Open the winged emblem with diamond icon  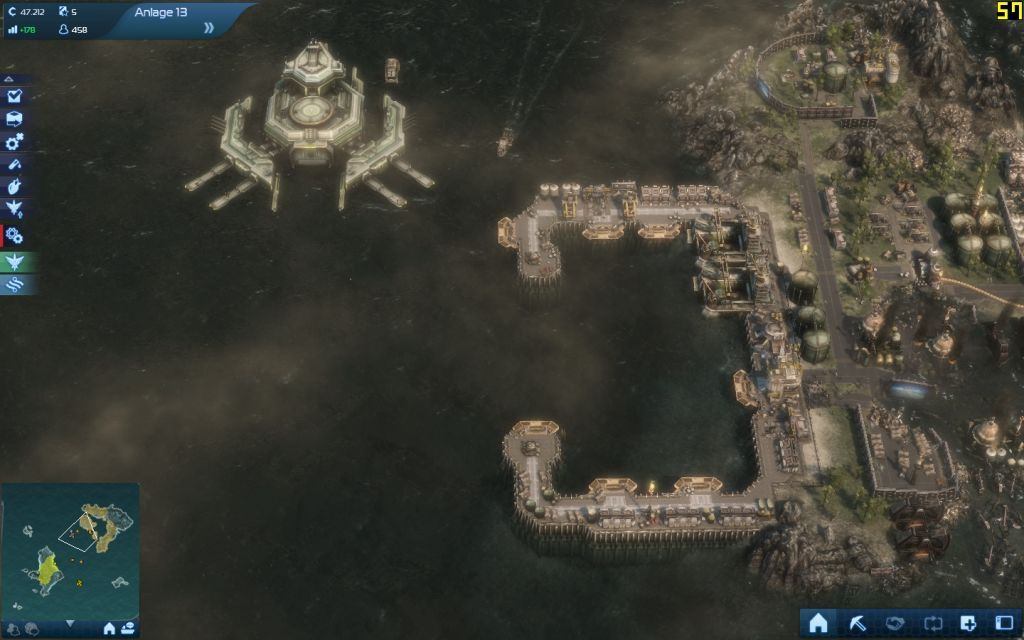coord(15,210)
